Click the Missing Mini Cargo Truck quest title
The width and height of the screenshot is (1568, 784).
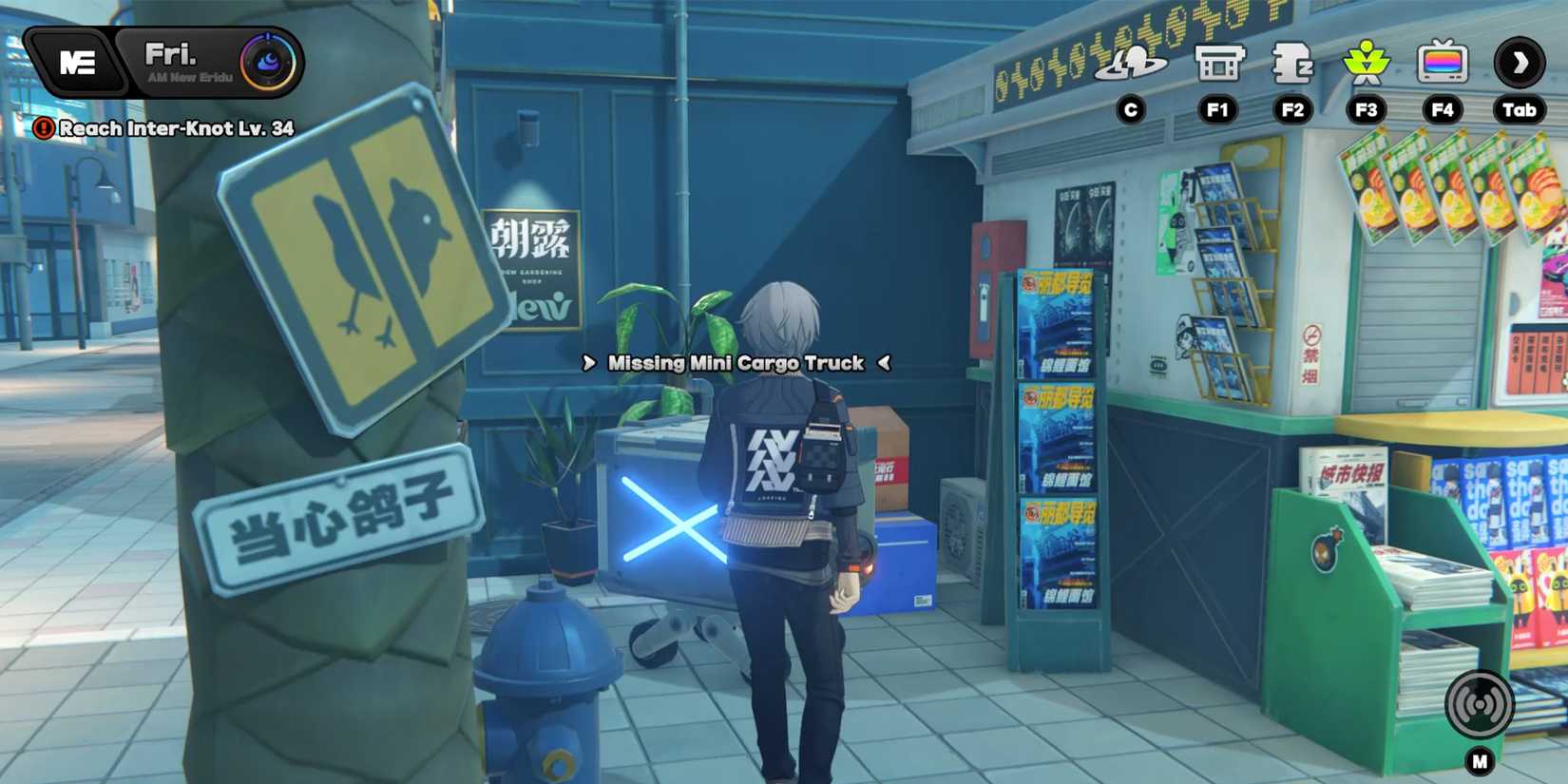click(x=736, y=363)
